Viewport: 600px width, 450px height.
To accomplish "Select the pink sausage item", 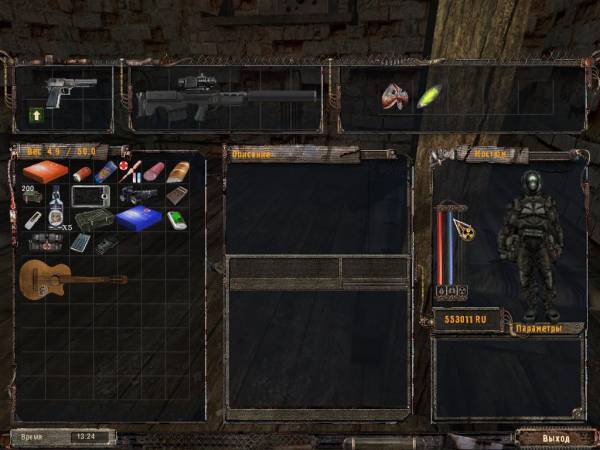I will (x=154, y=172).
